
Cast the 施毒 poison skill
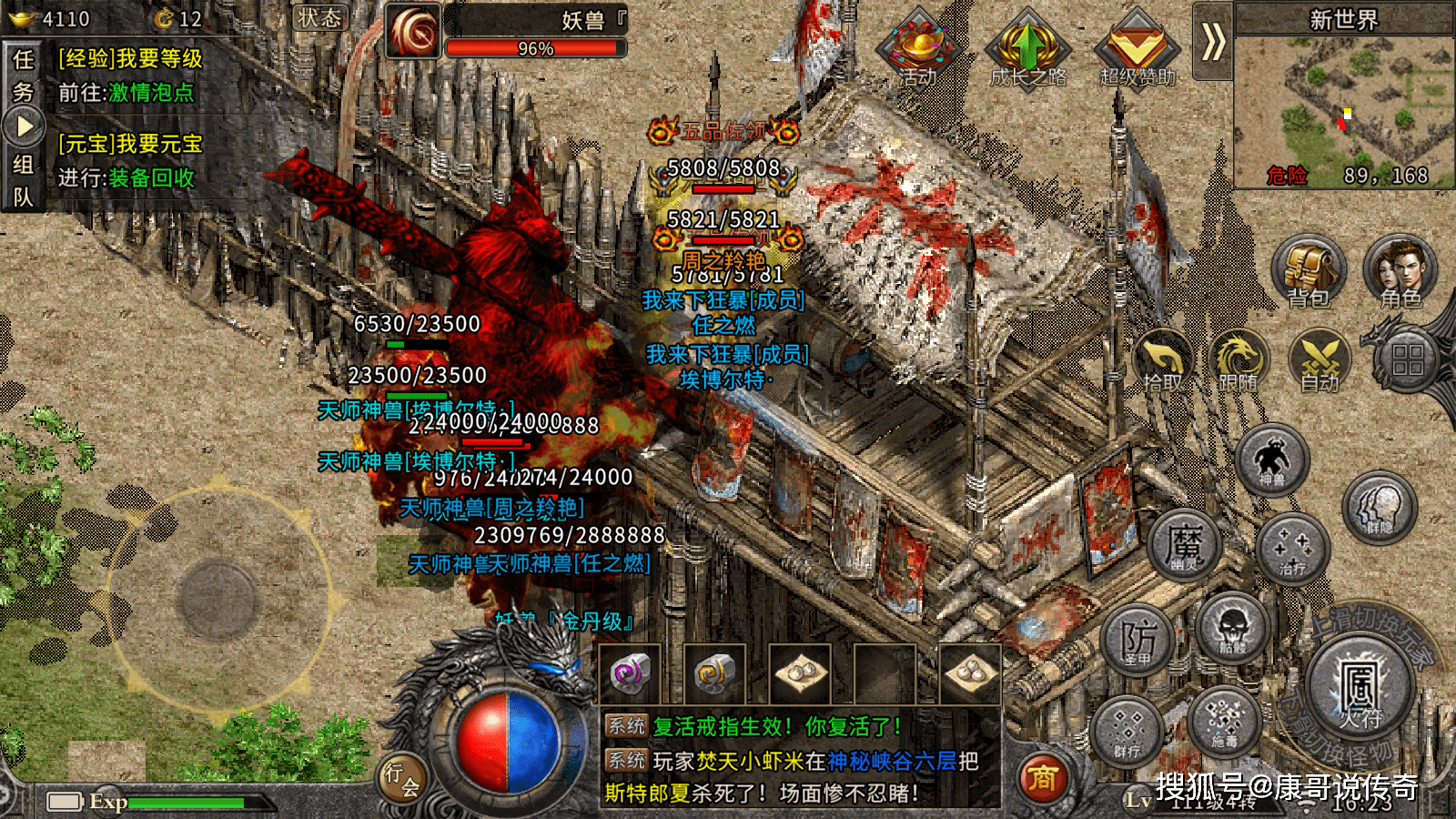1225,721
